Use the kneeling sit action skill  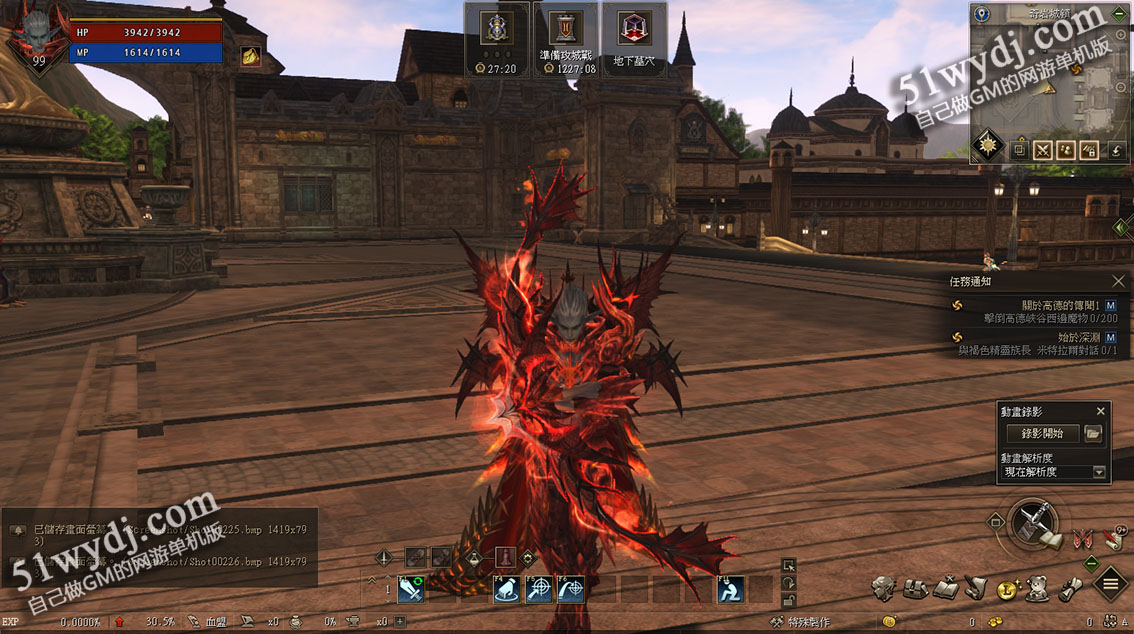click(730, 590)
